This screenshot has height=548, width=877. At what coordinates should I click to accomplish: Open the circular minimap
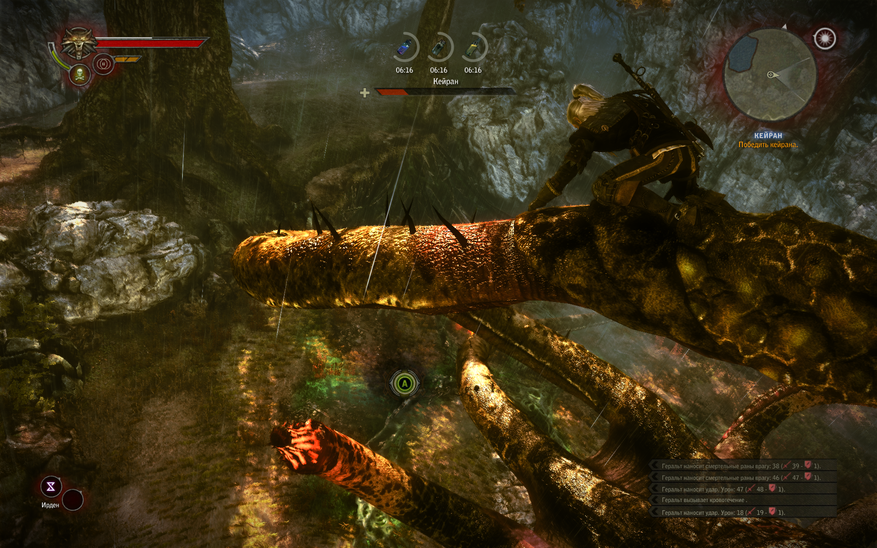click(x=769, y=74)
